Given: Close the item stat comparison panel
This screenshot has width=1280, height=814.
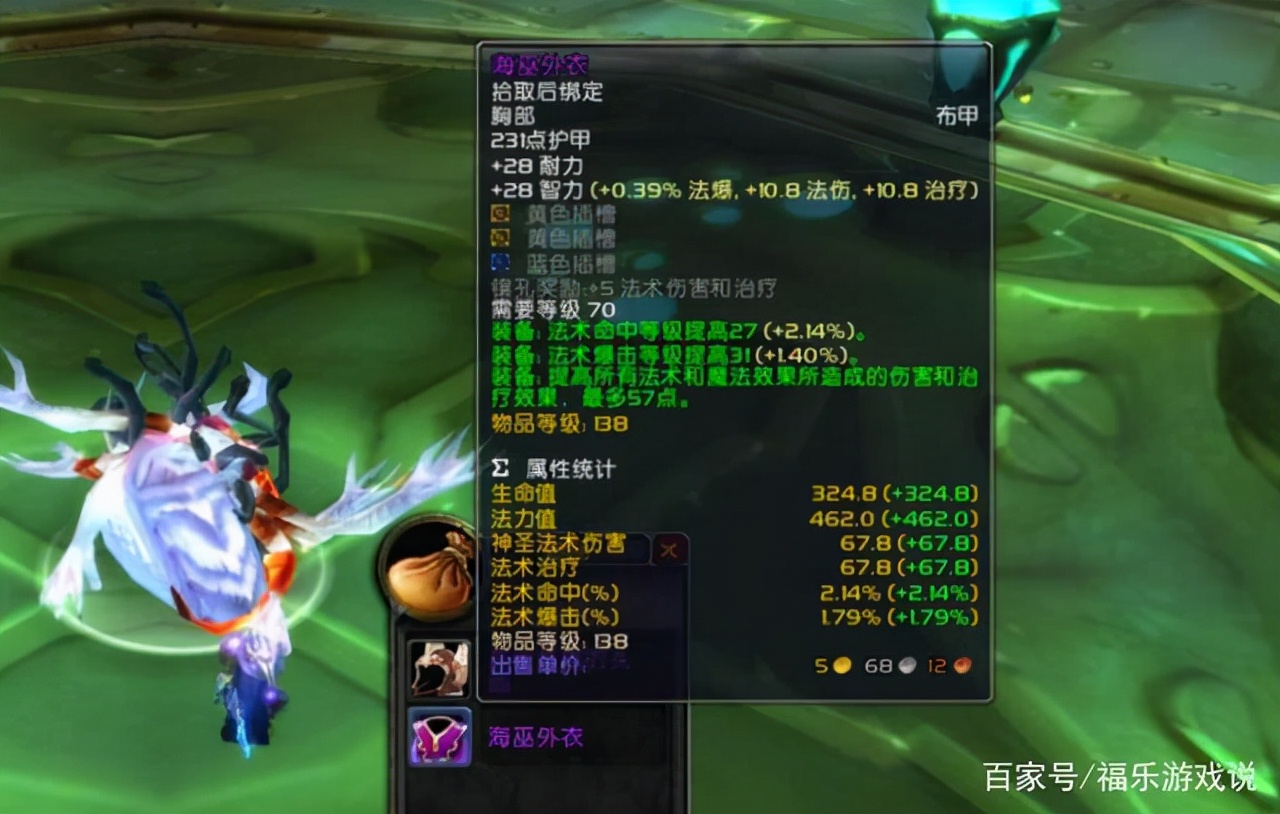Looking at the screenshot, I should pyautogui.click(x=669, y=549).
